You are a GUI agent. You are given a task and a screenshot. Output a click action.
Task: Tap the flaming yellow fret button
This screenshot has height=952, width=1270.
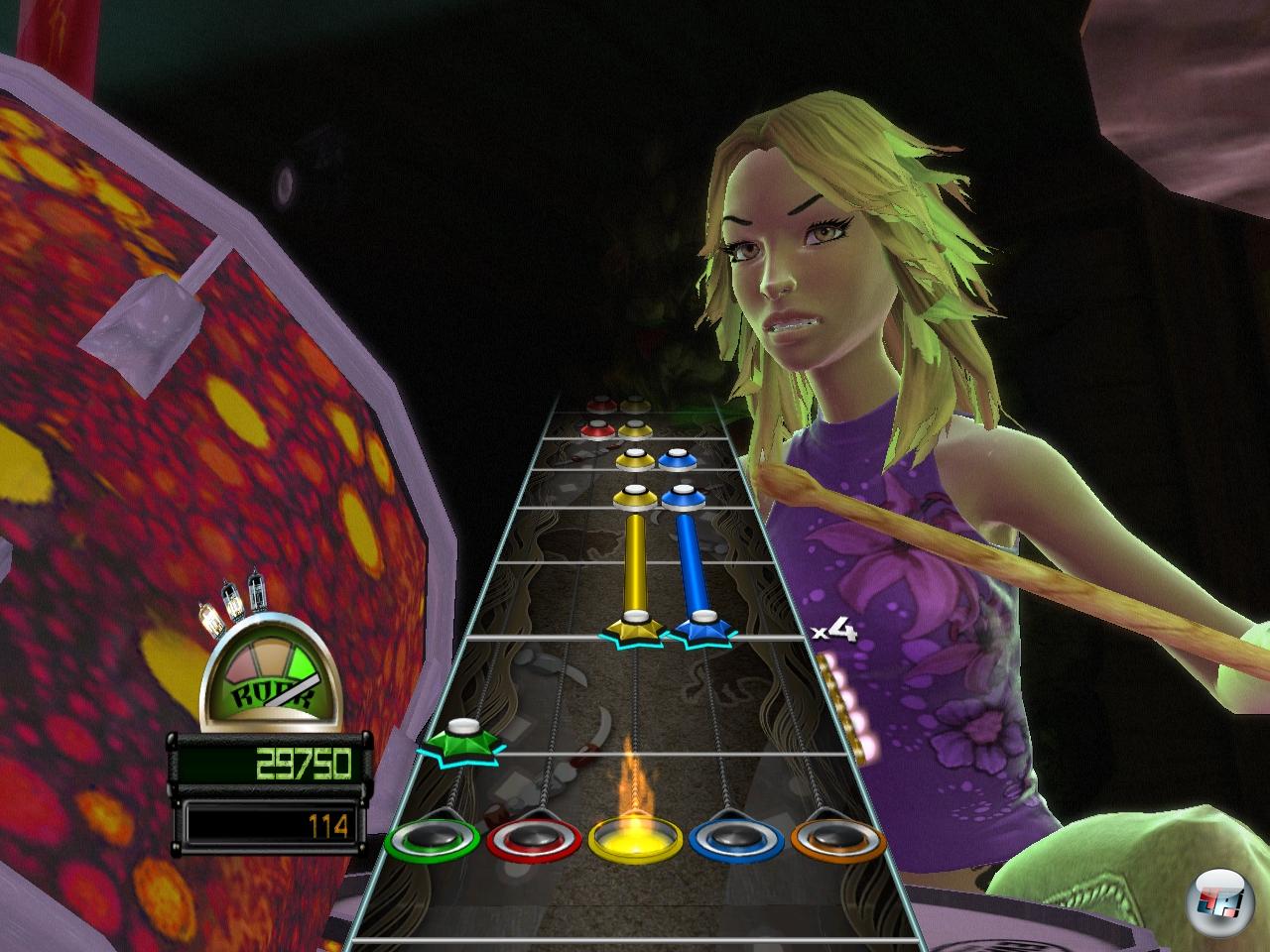pos(636,840)
